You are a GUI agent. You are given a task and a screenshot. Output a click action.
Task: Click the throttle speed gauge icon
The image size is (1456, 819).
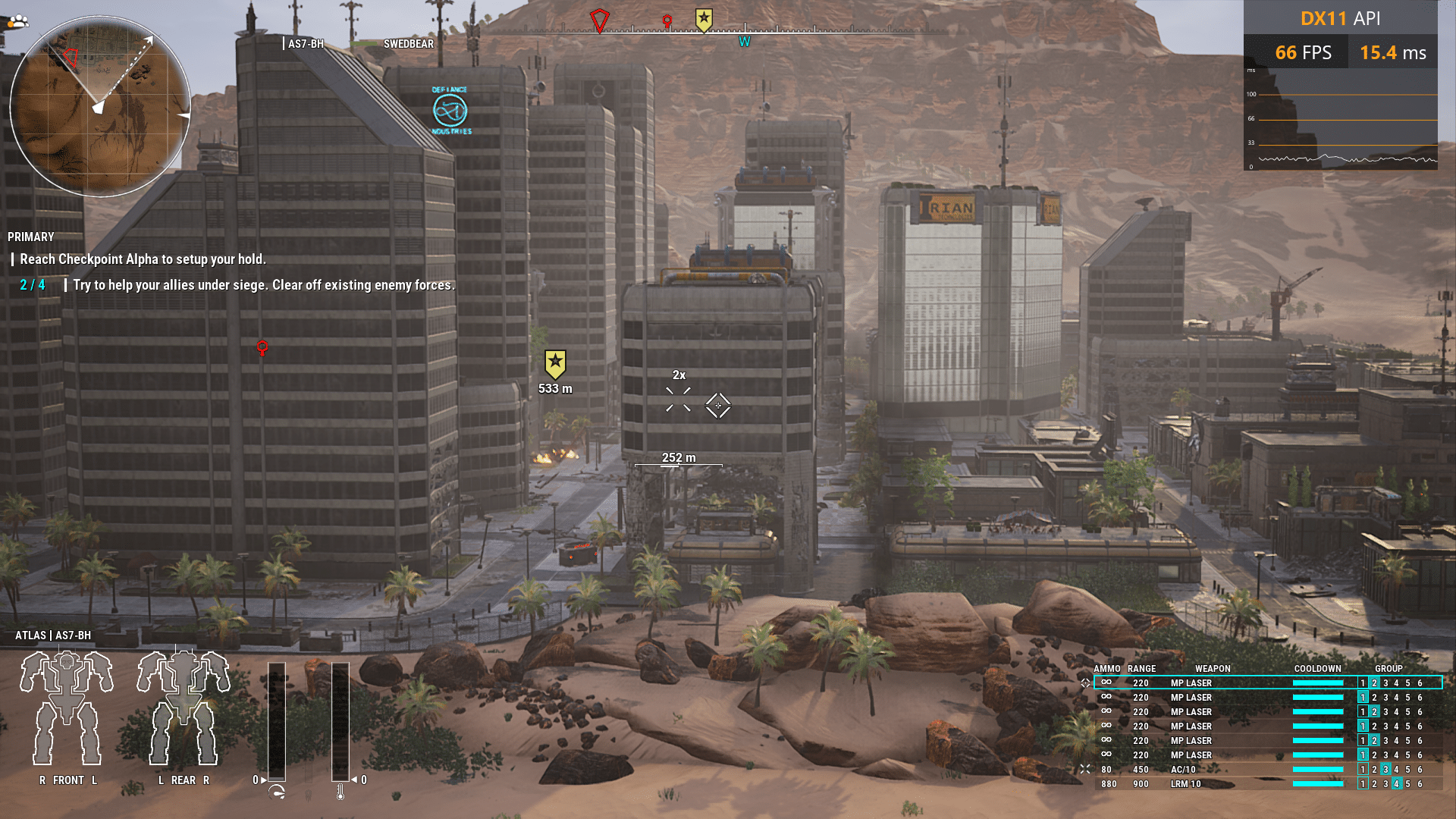click(x=277, y=792)
